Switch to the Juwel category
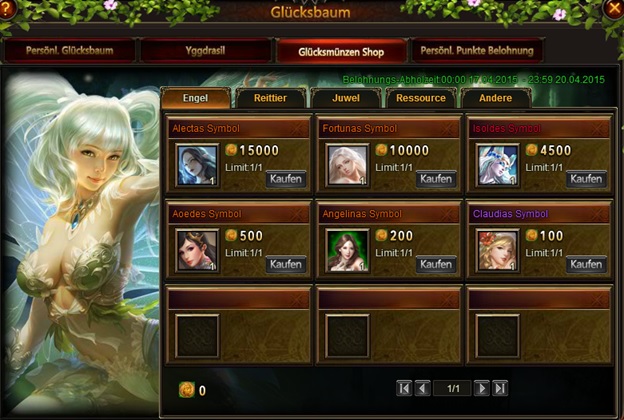 coord(345,98)
